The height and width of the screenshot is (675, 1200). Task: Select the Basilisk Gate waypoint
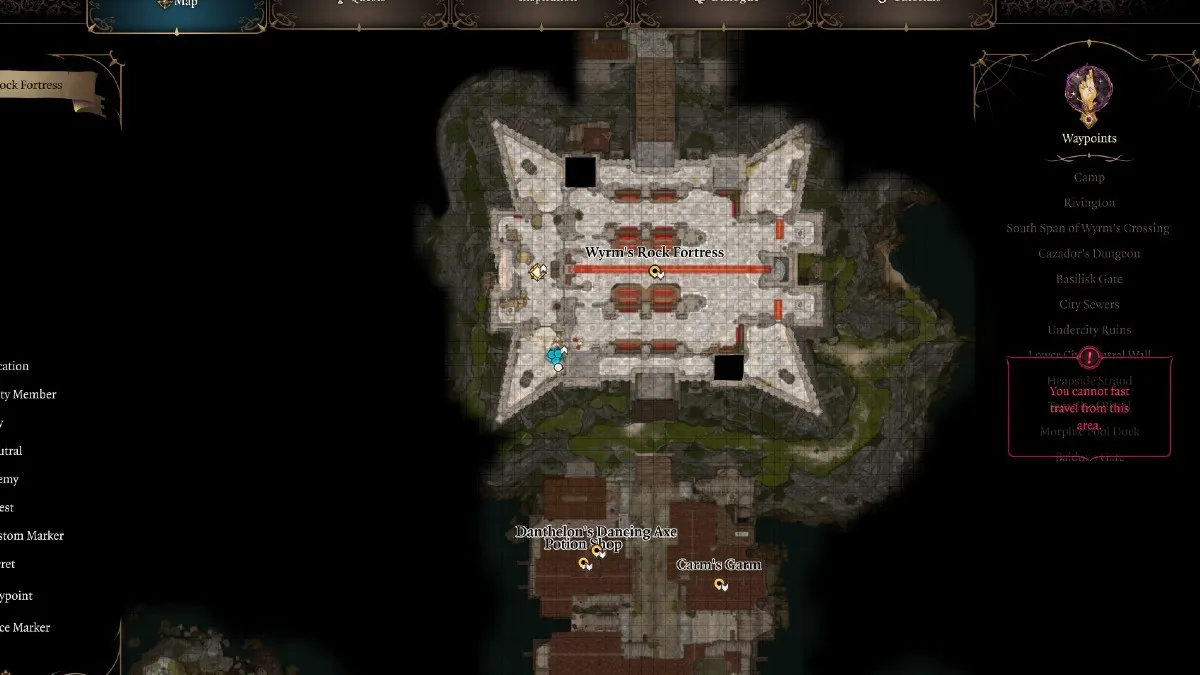coord(1089,279)
